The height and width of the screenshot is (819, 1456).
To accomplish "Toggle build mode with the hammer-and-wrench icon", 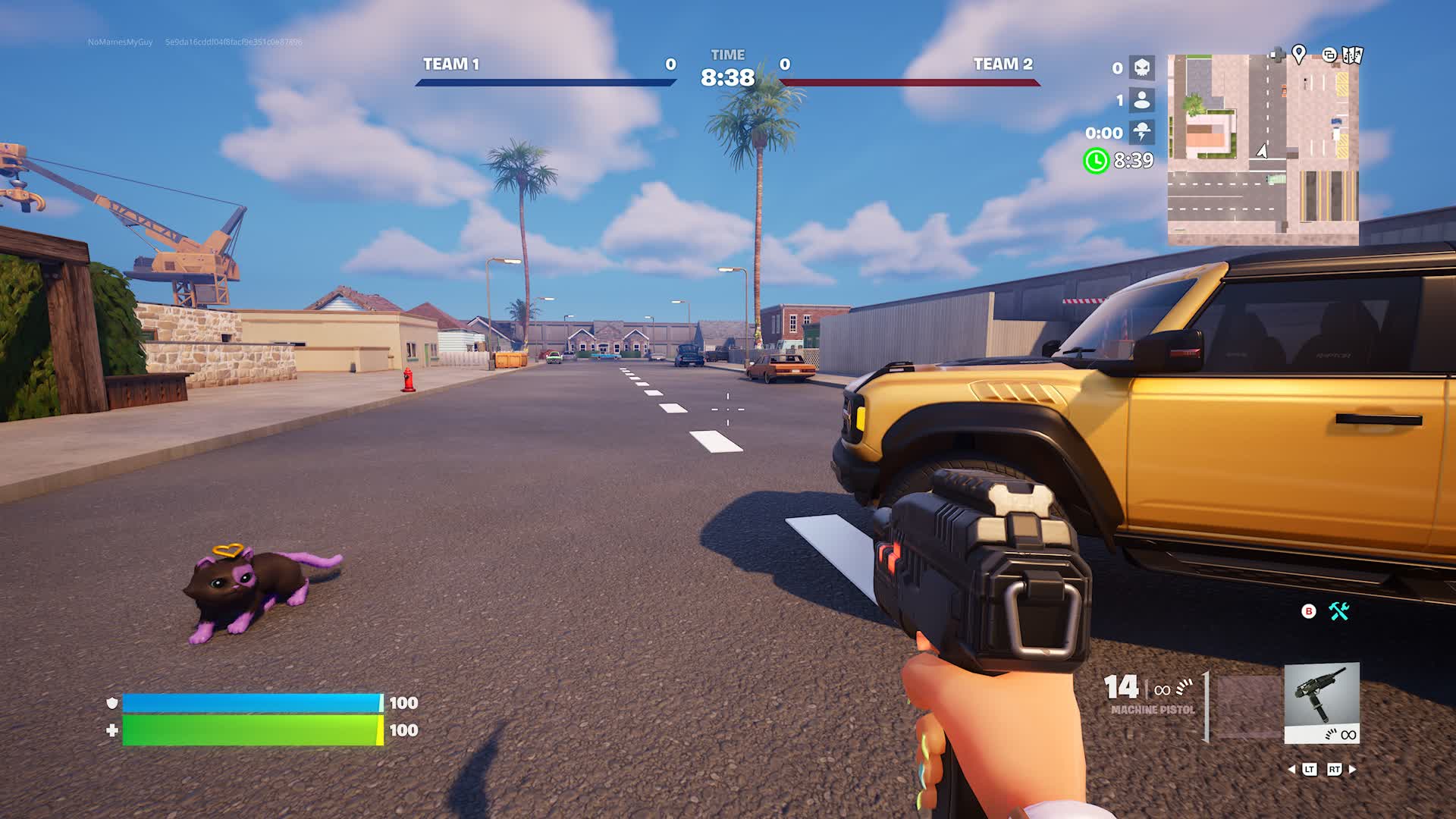I will [1339, 611].
